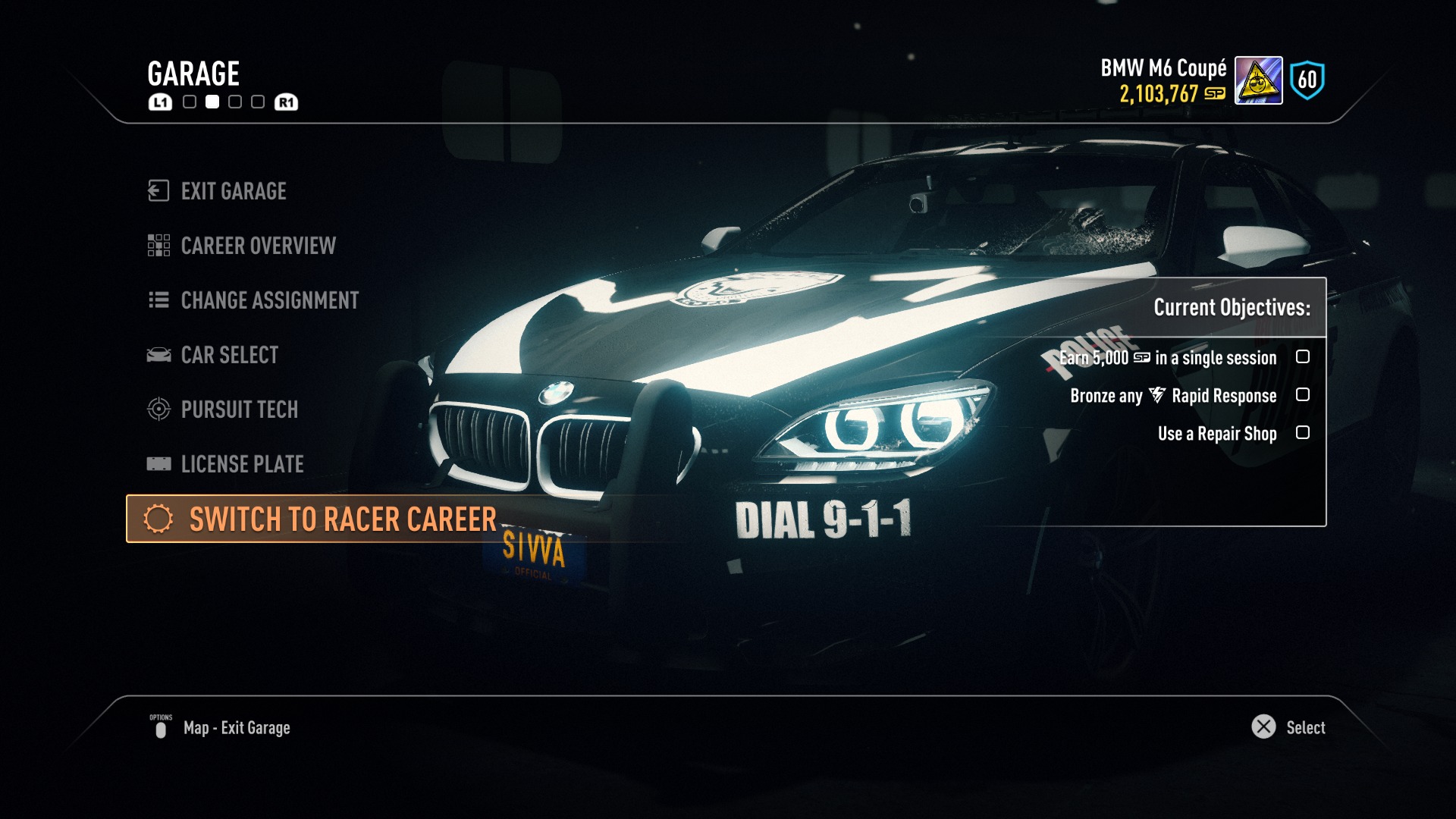Click the rank 60 shield badge
The width and height of the screenshot is (1456, 819).
pyautogui.click(x=1307, y=80)
